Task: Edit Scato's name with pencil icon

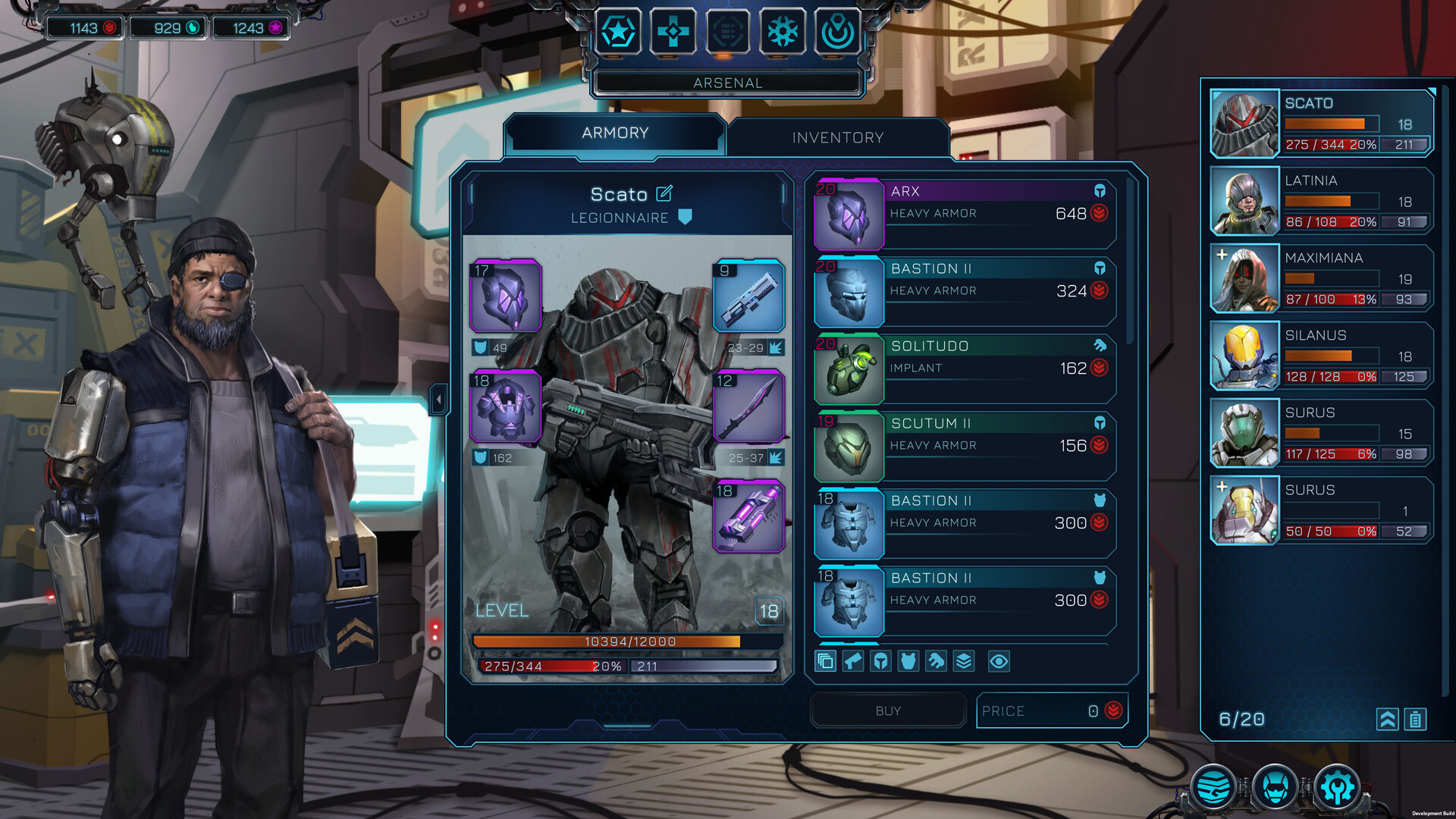Action: click(x=664, y=193)
